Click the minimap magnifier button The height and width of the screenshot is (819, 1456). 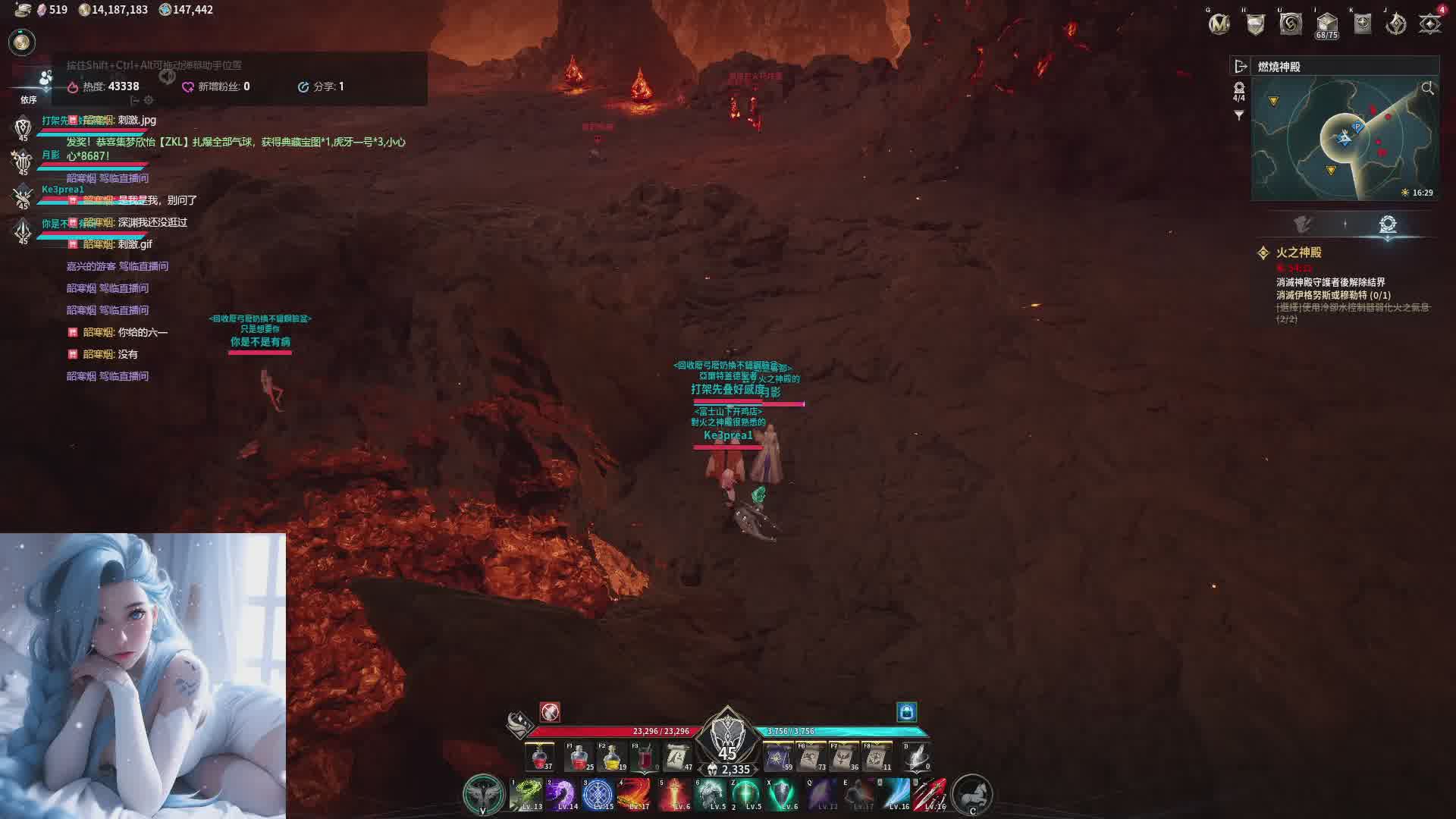coord(1427,89)
